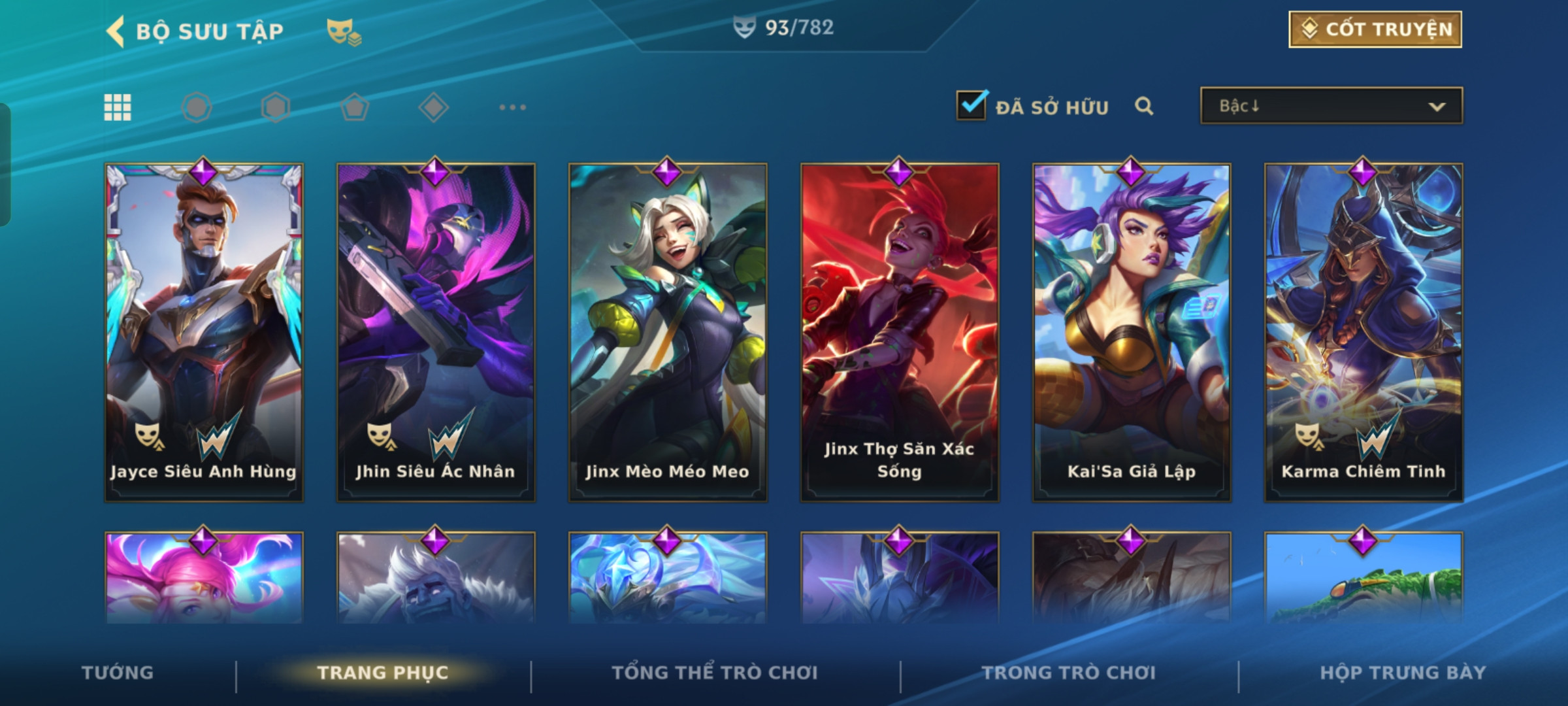Show more filters via three dots

[x=512, y=107]
